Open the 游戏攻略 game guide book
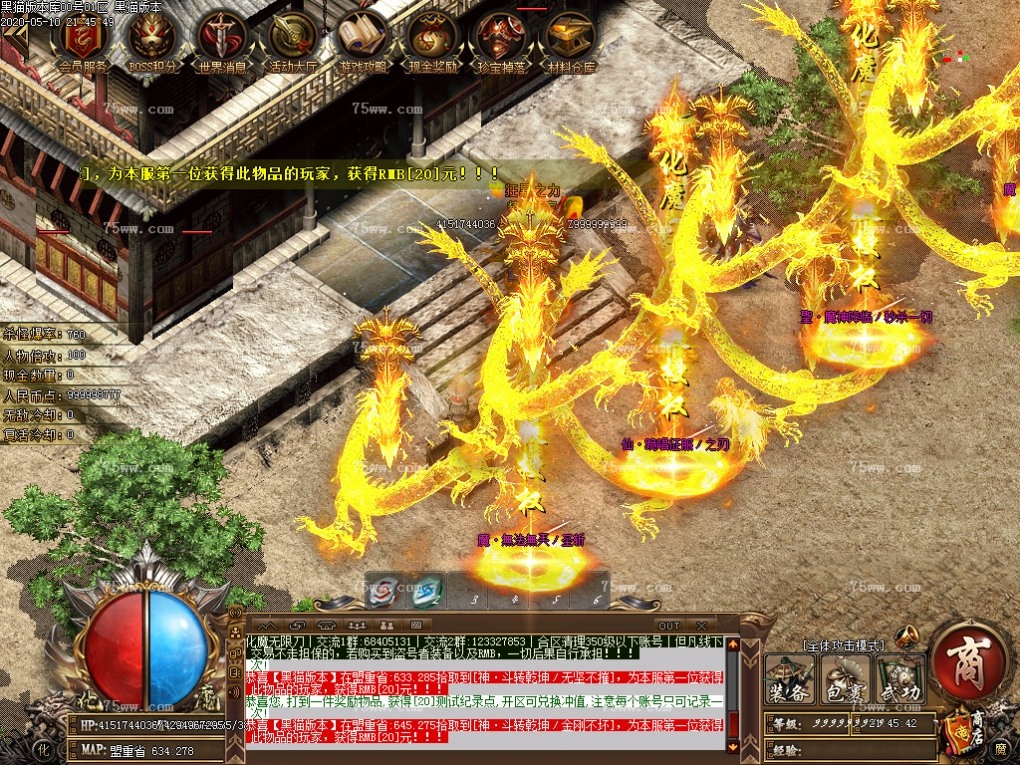This screenshot has width=1020, height=765. click(x=362, y=40)
